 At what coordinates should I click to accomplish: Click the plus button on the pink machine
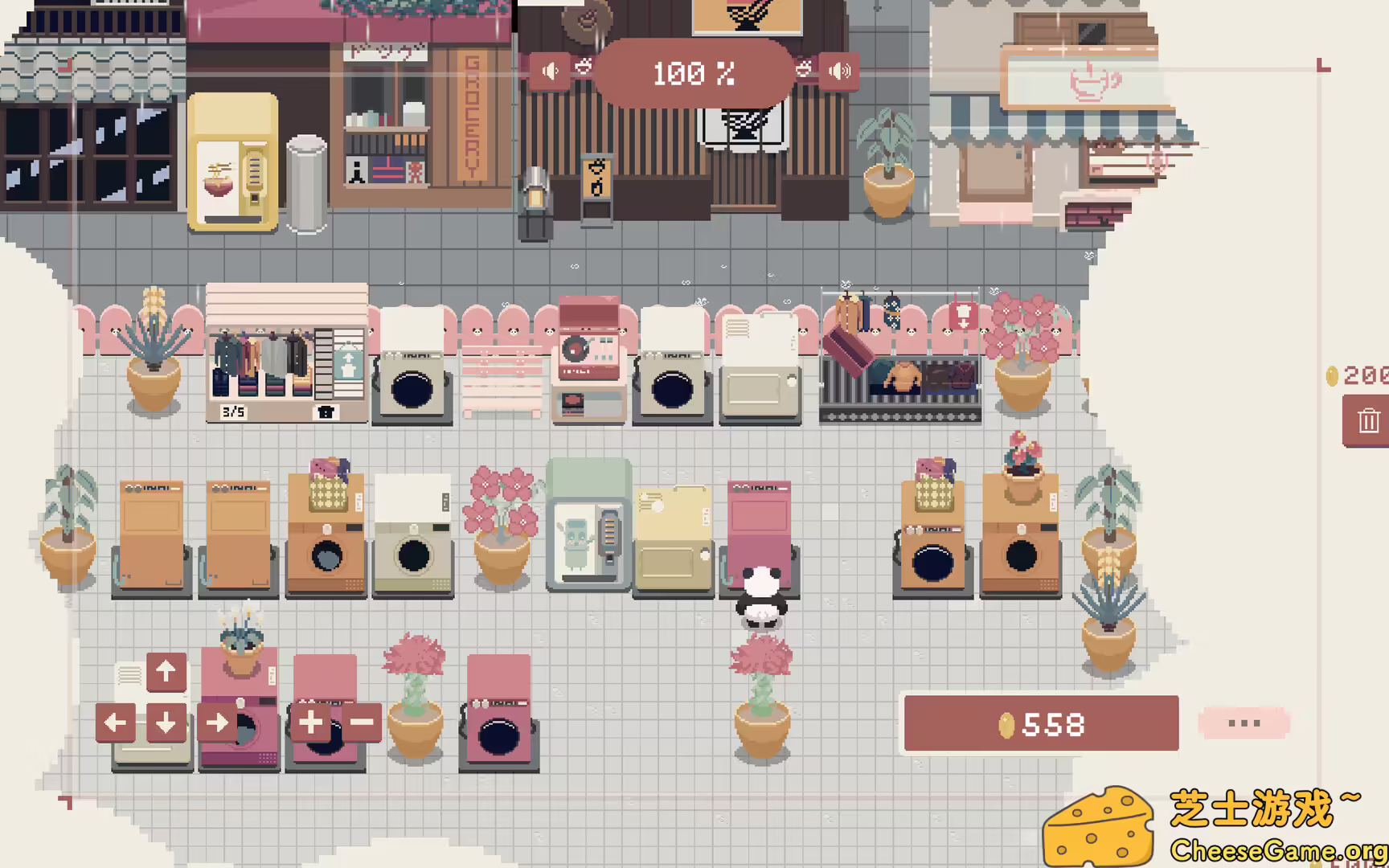coord(309,723)
